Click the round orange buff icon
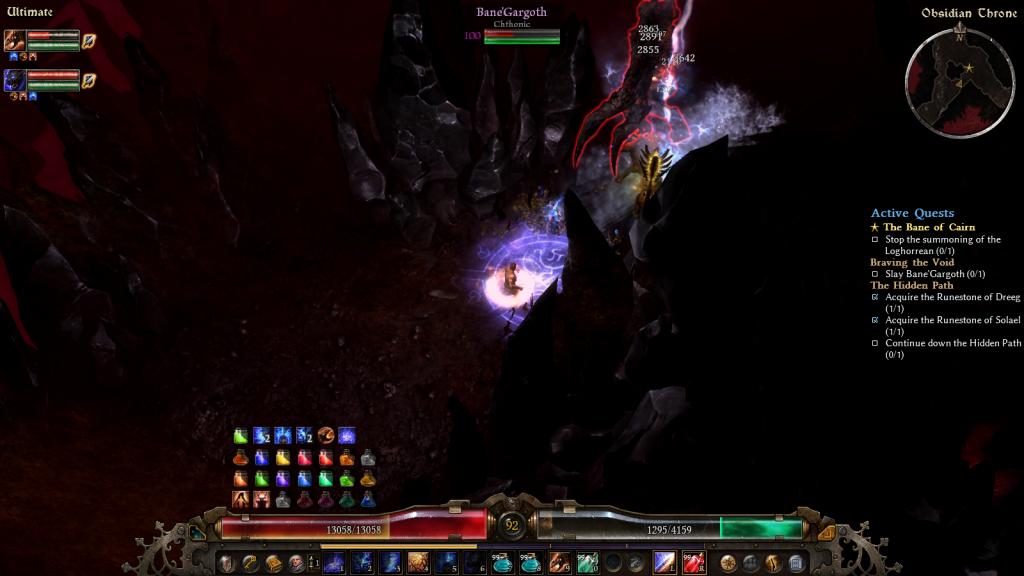The image size is (1024, 576). (x=326, y=436)
